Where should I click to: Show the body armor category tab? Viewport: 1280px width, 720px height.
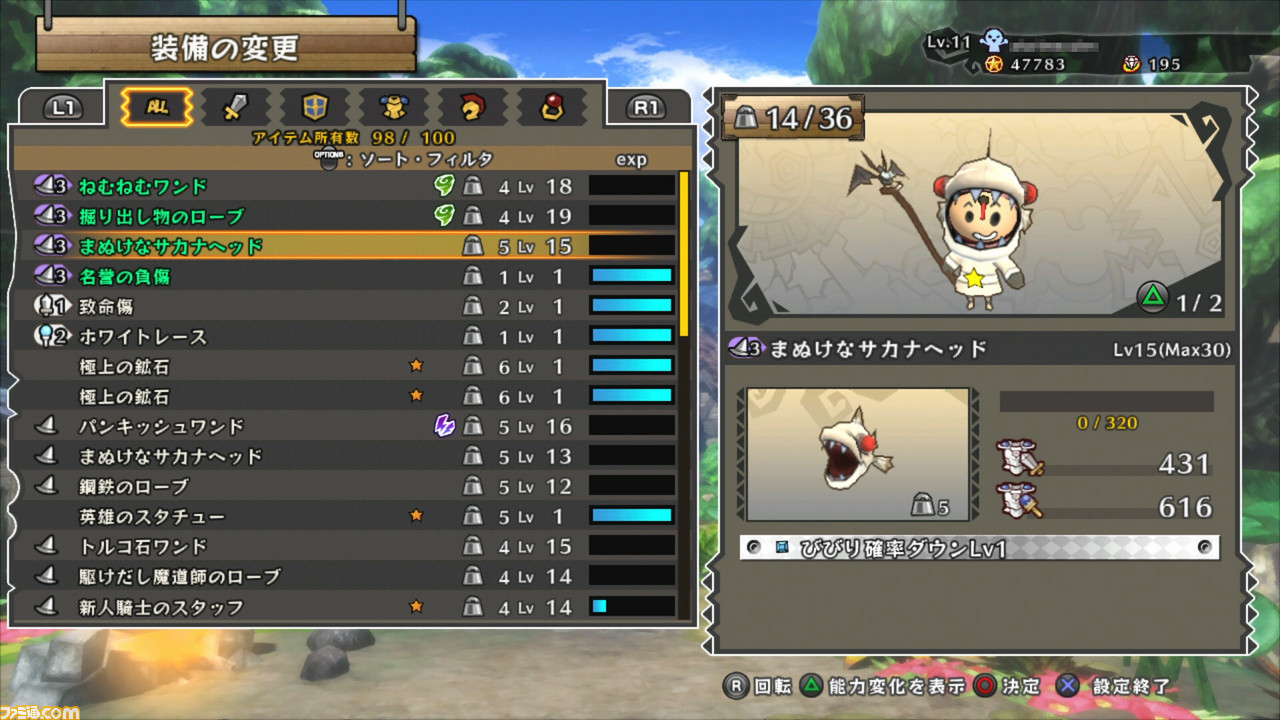tap(394, 106)
